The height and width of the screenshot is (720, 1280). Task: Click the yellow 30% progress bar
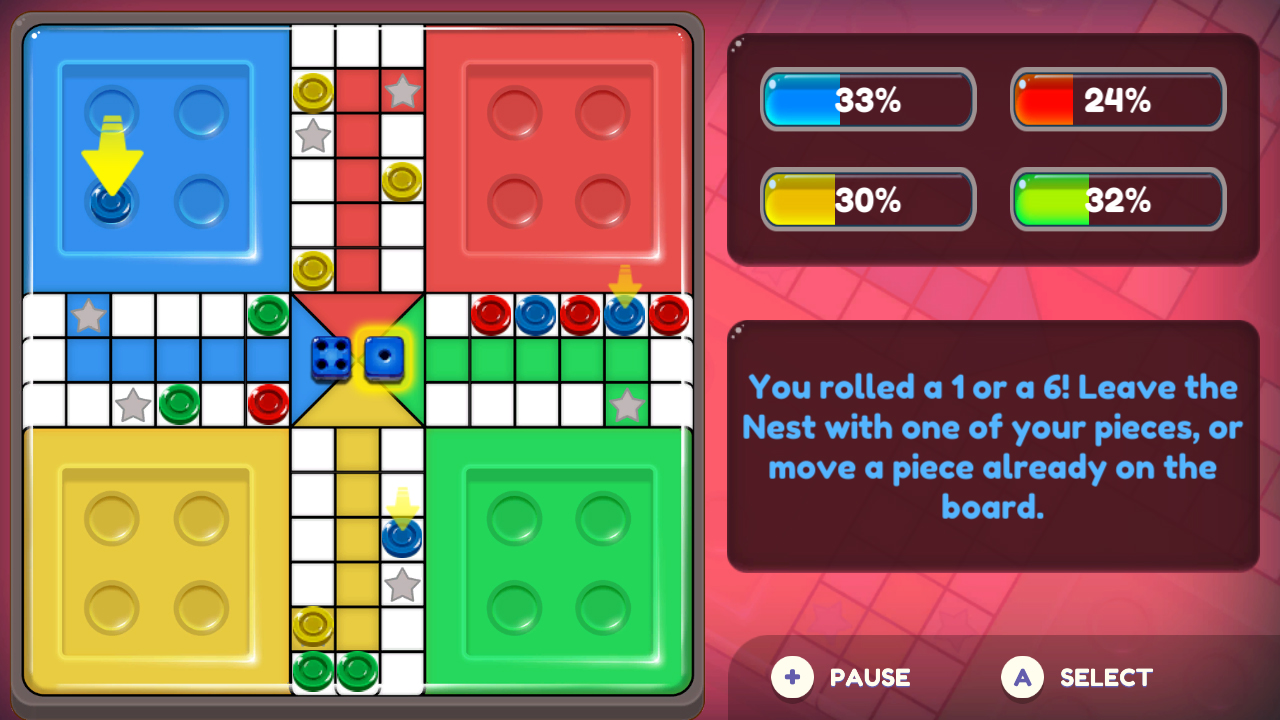868,199
